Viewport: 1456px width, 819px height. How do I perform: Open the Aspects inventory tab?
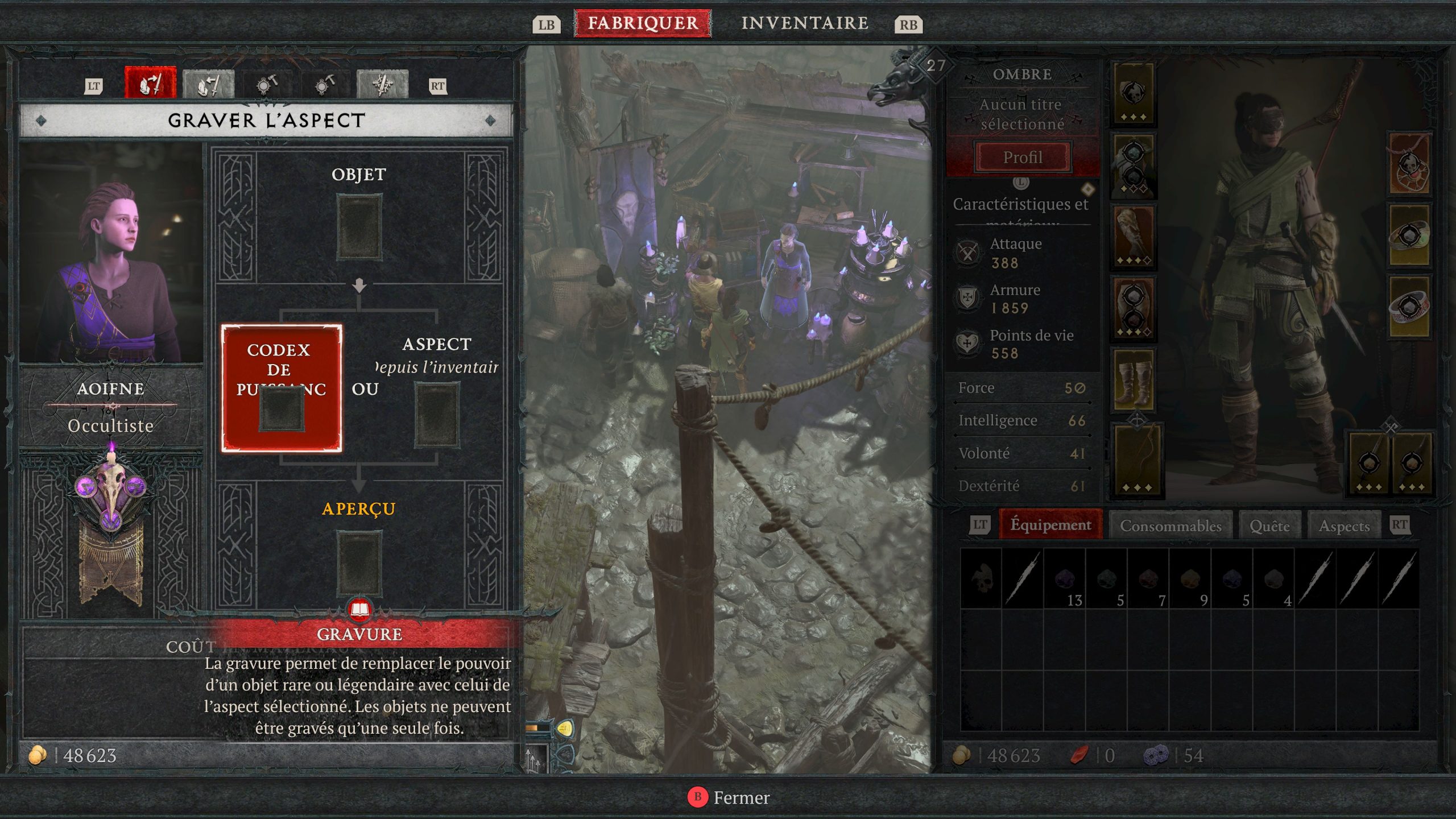(1344, 526)
